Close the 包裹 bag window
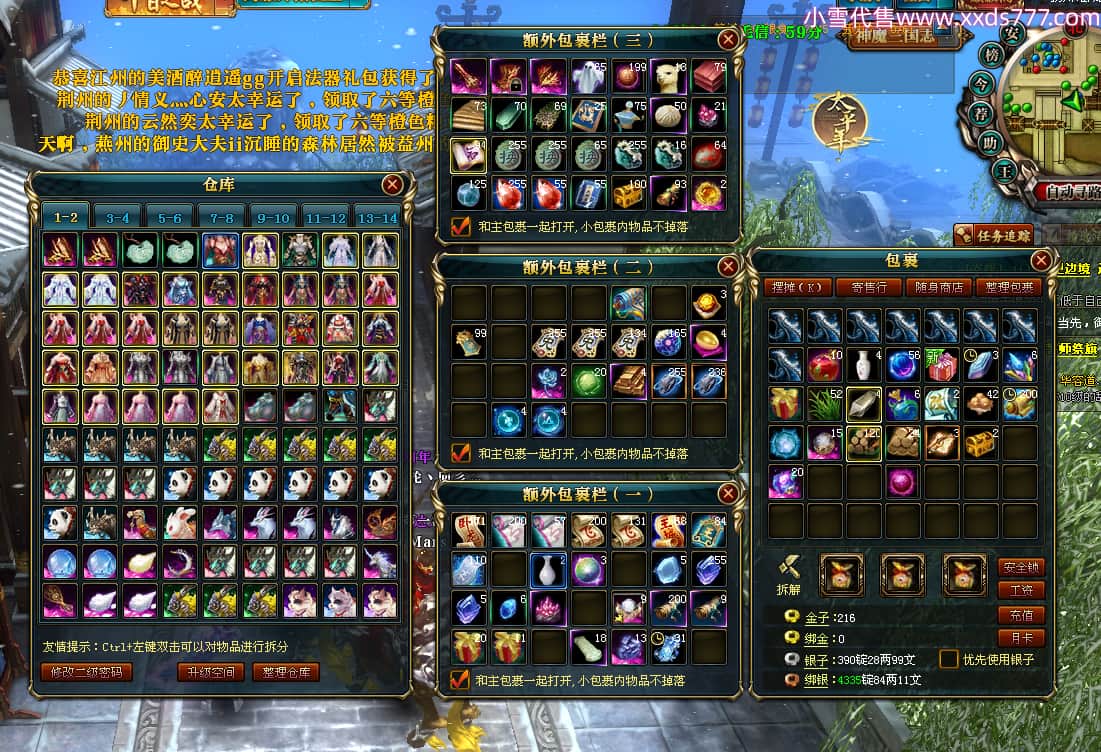Image resolution: width=1101 pixels, height=752 pixels. (1040, 261)
